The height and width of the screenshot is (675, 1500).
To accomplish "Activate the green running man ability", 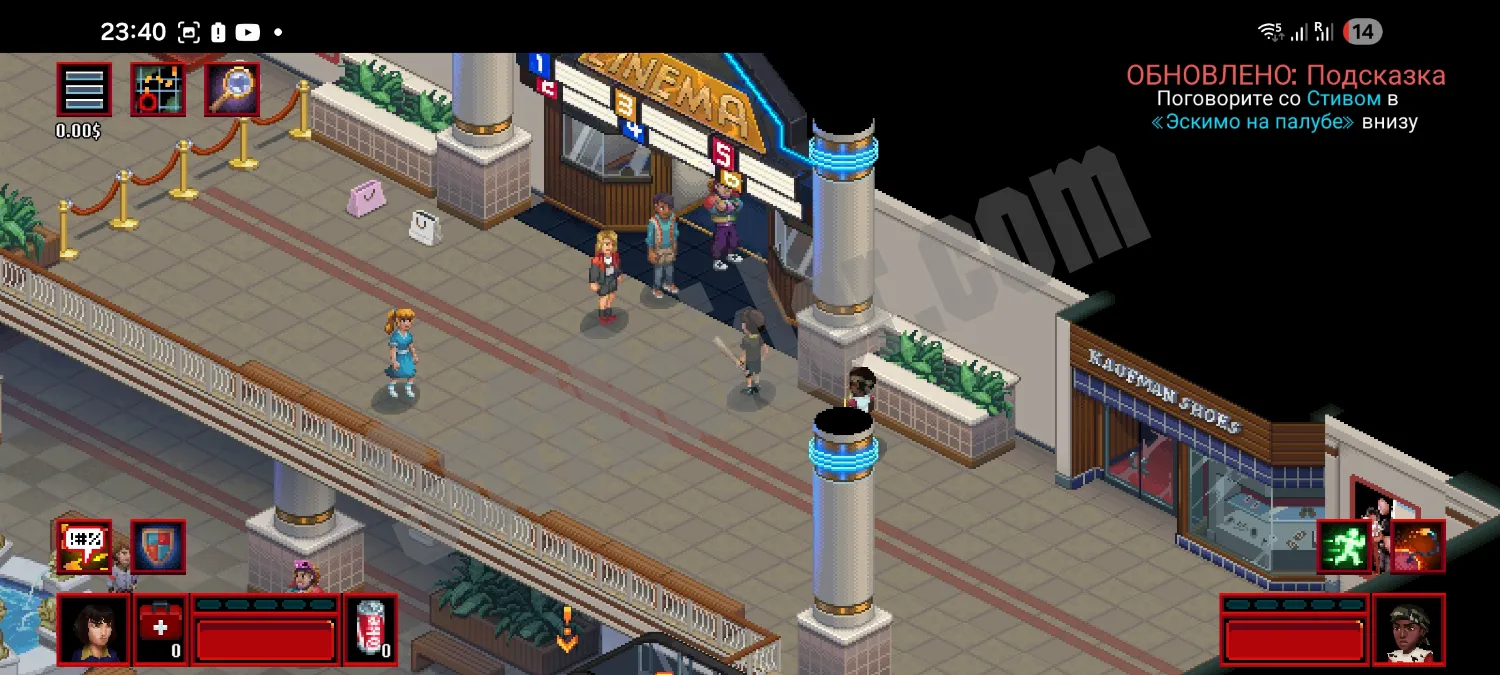I will pyautogui.click(x=1343, y=546).
